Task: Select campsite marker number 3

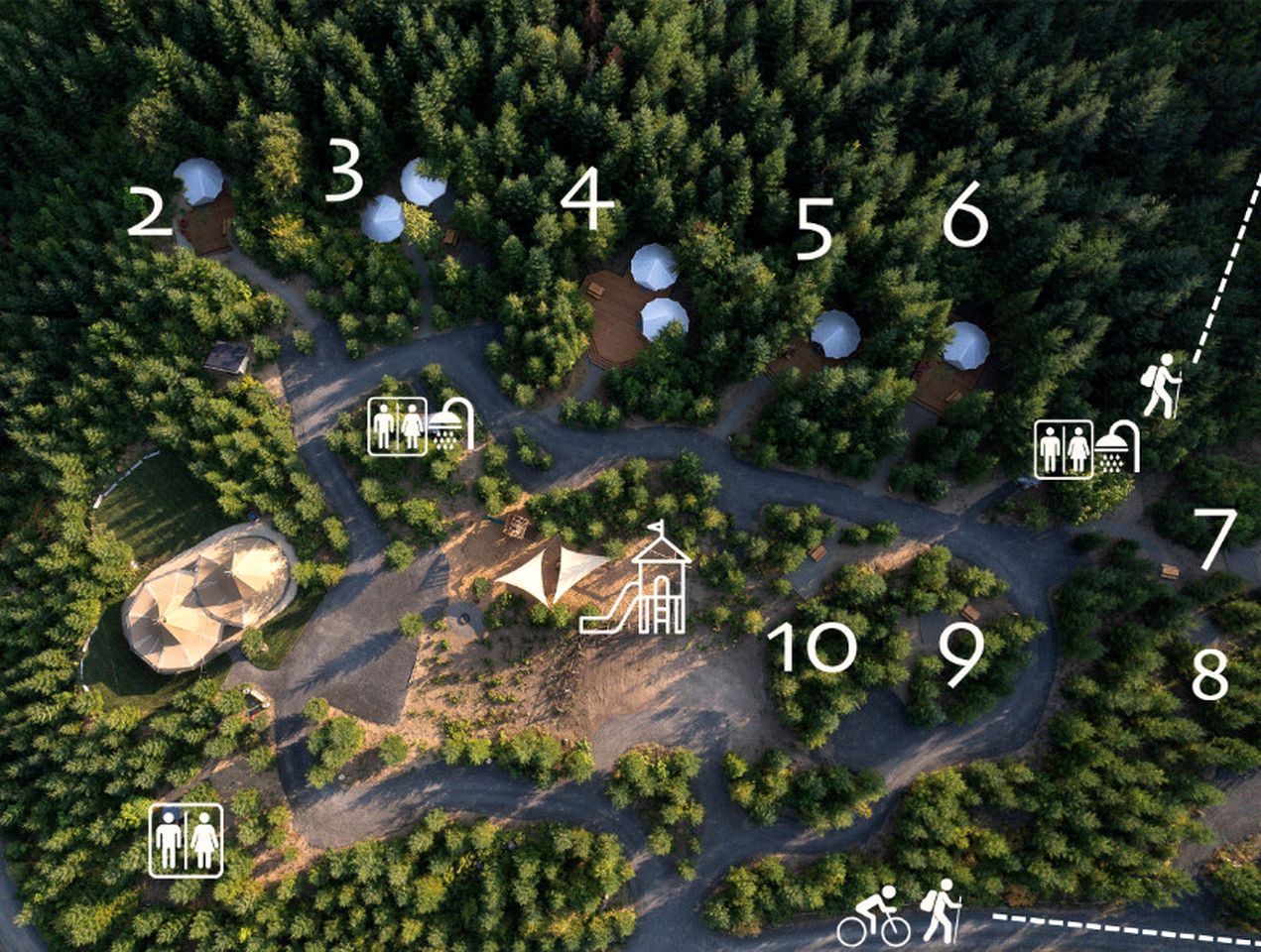Action: [x=344, y=171]
